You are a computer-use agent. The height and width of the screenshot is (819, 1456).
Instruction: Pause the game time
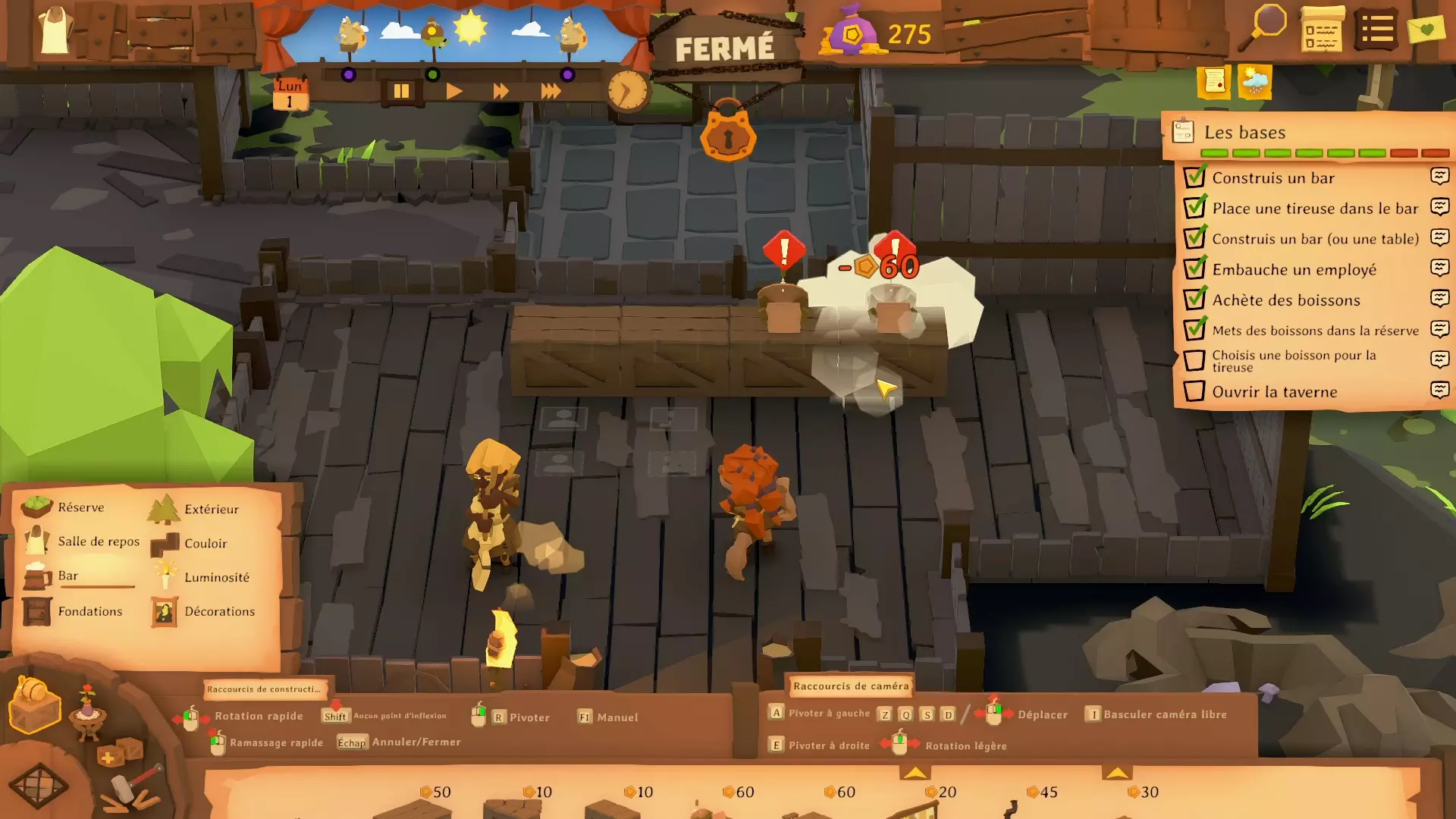401,92
